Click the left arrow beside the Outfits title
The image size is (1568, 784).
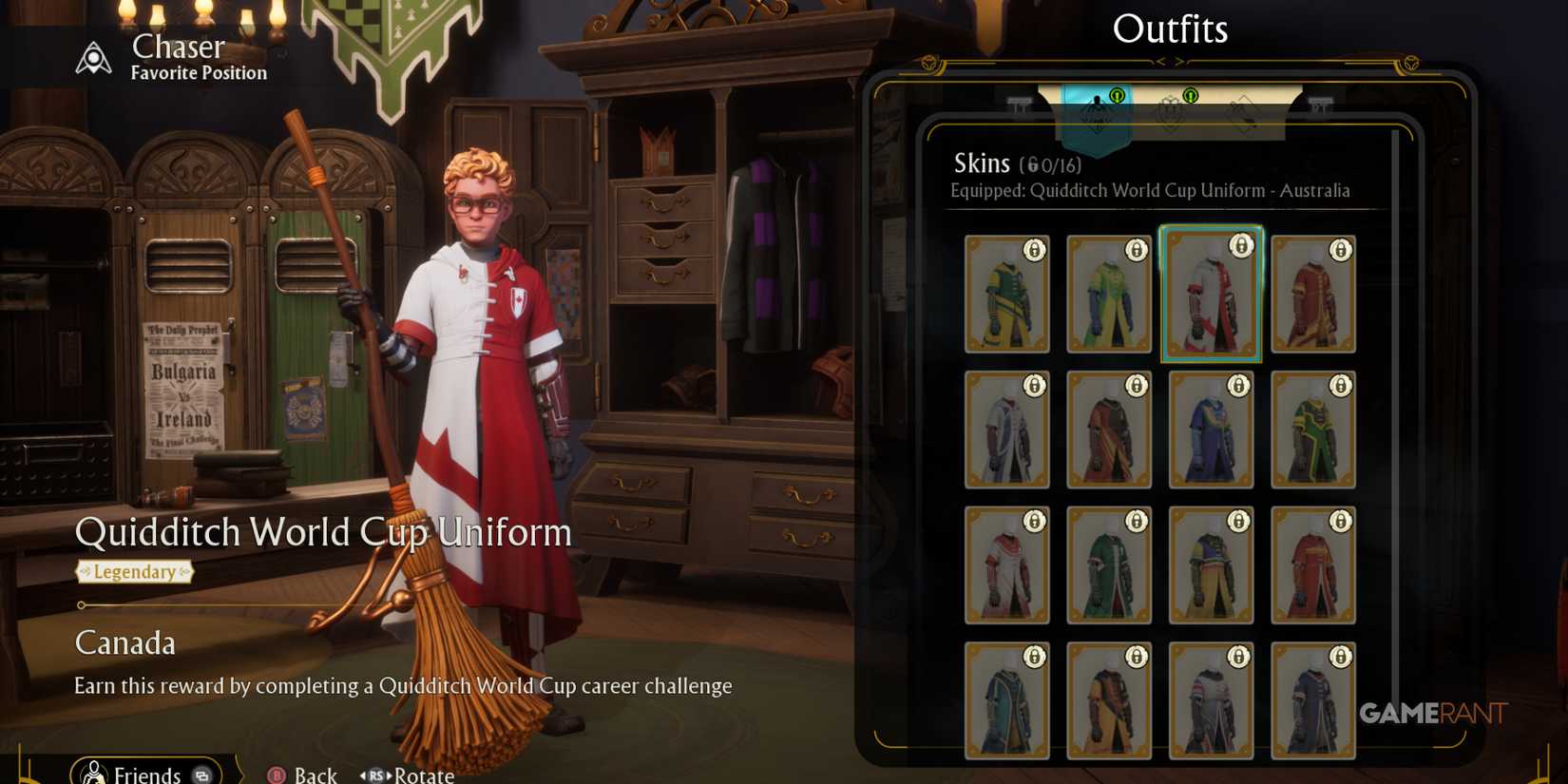[x=1163, y=60]
